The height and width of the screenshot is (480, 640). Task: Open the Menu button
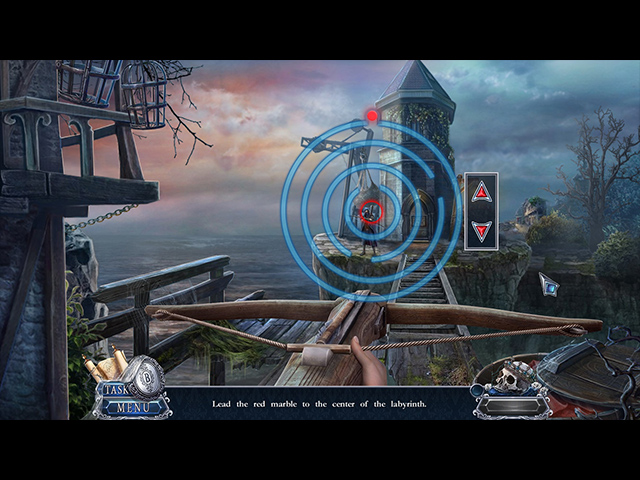[132, 407]
